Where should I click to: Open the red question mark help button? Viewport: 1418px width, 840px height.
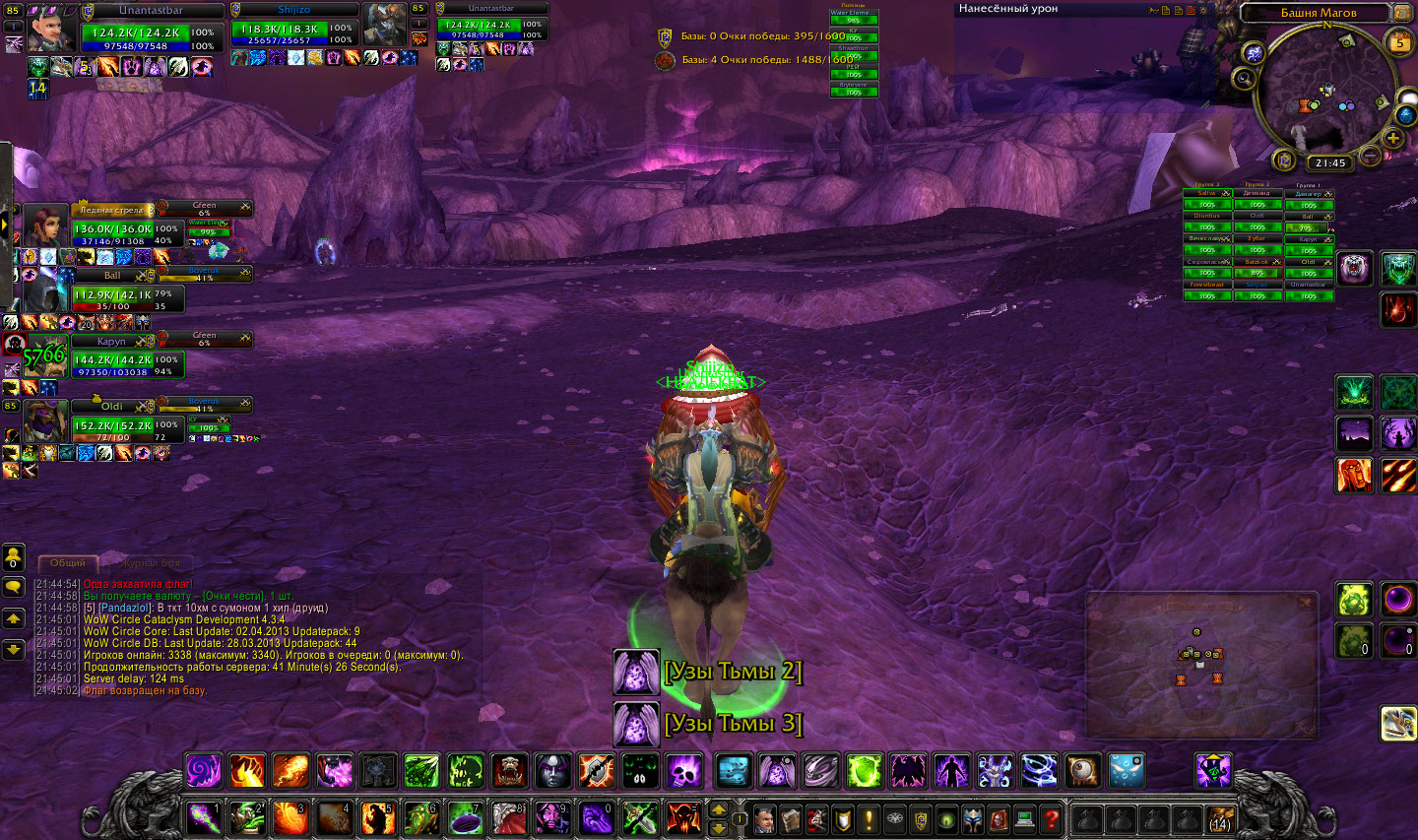pos(1051,818)
